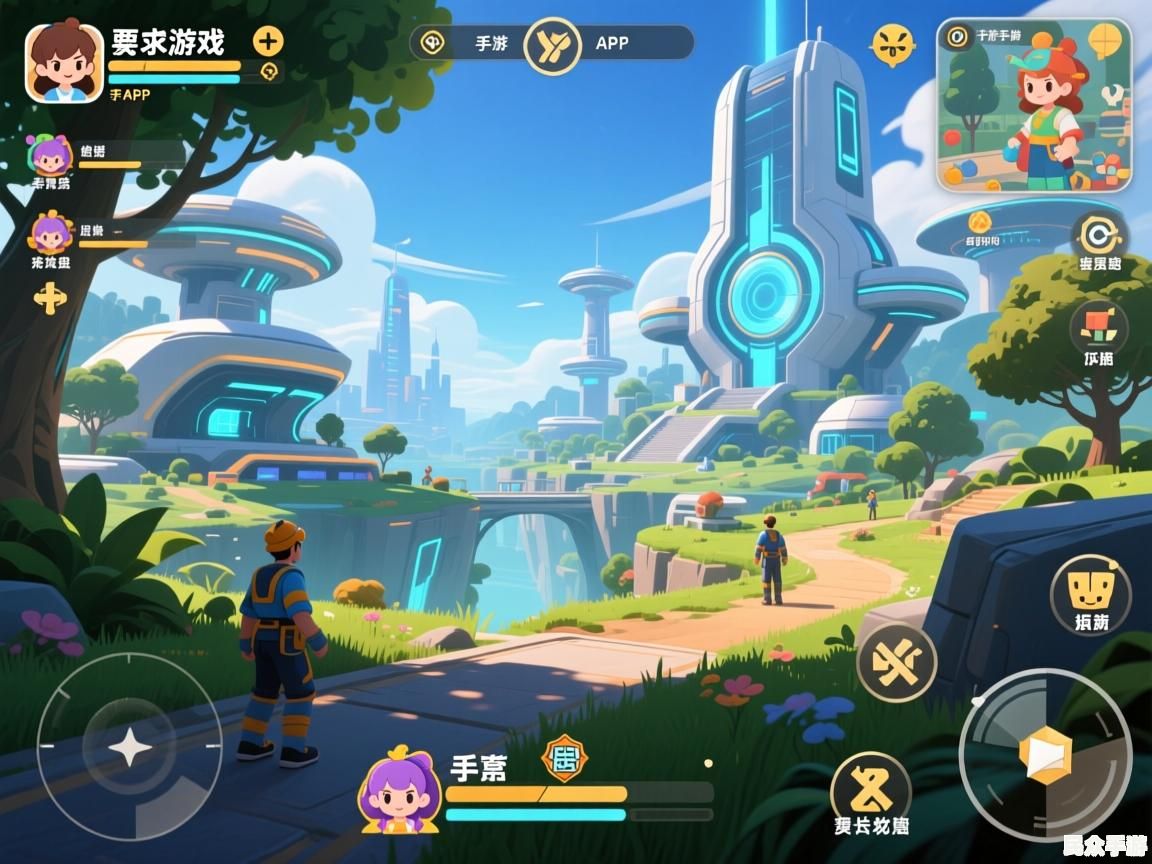Image resolution: width=1152 pixels, height=864 pixels.
Task: Switch to the 手游 tab
Action: point(491,44)
